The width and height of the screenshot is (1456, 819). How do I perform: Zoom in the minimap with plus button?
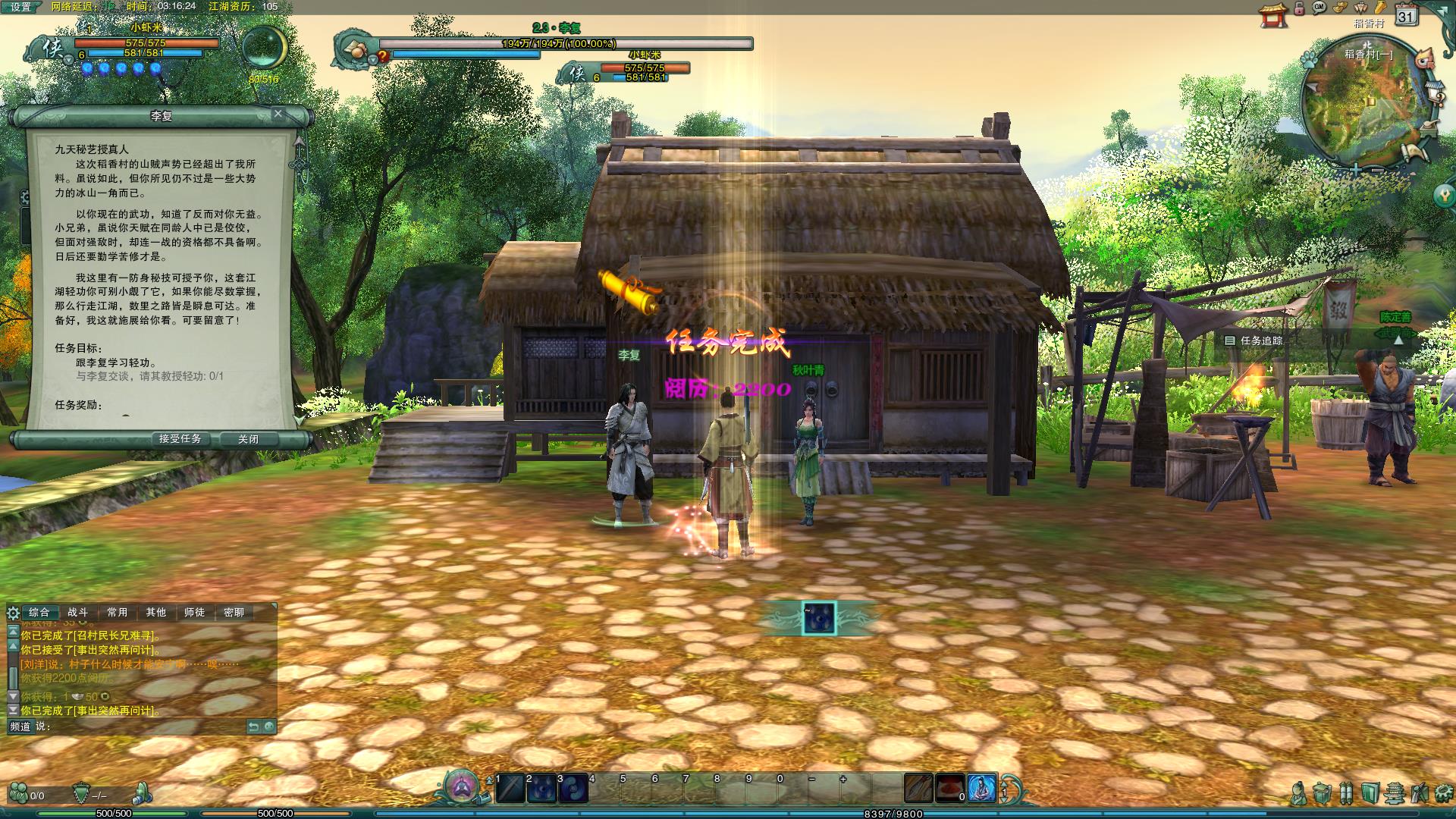(1356, 171)
